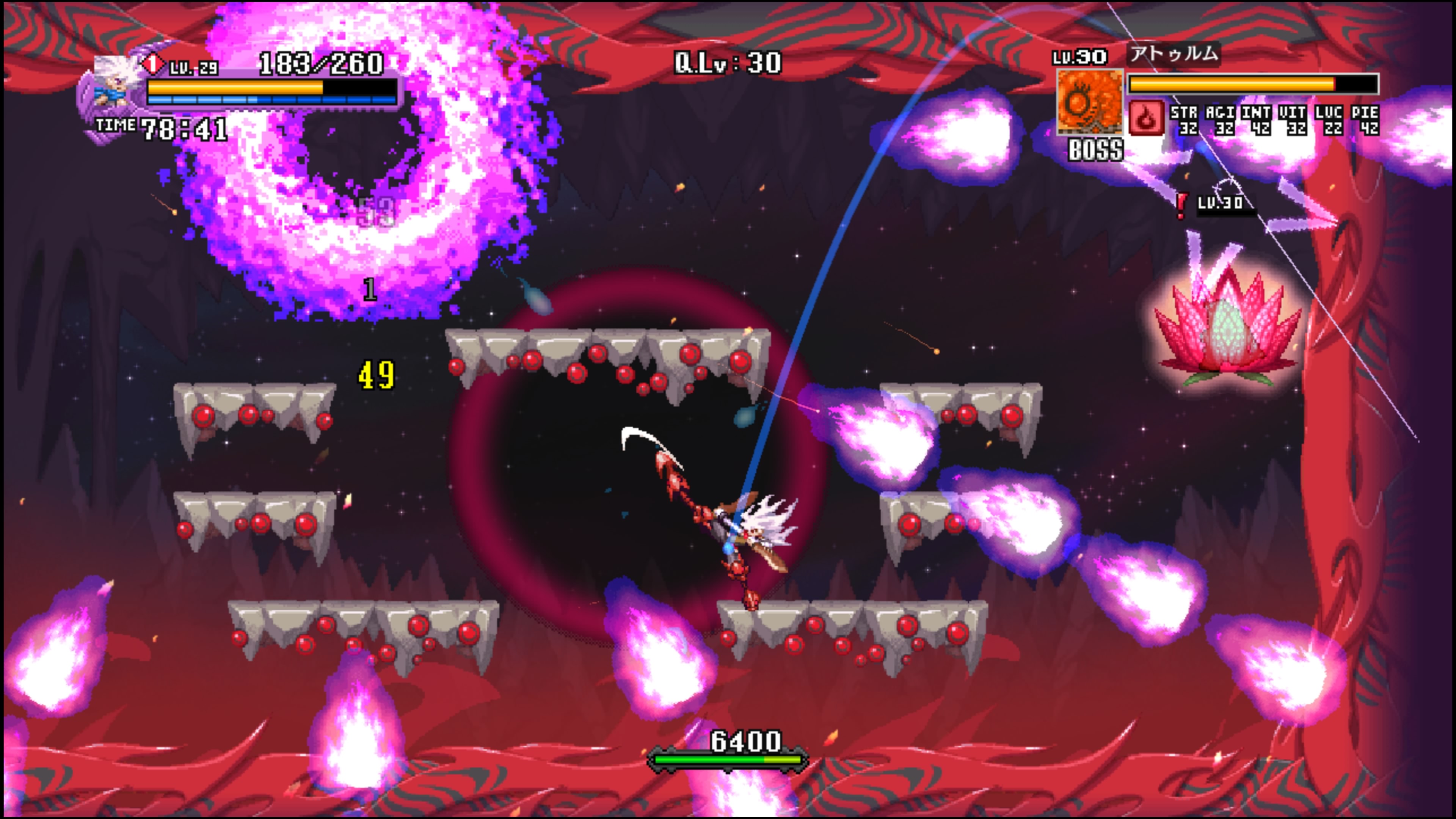Click the red diamond player-one badge
The width and height of the screenshot is (1456, 819).
coord(152,64)
